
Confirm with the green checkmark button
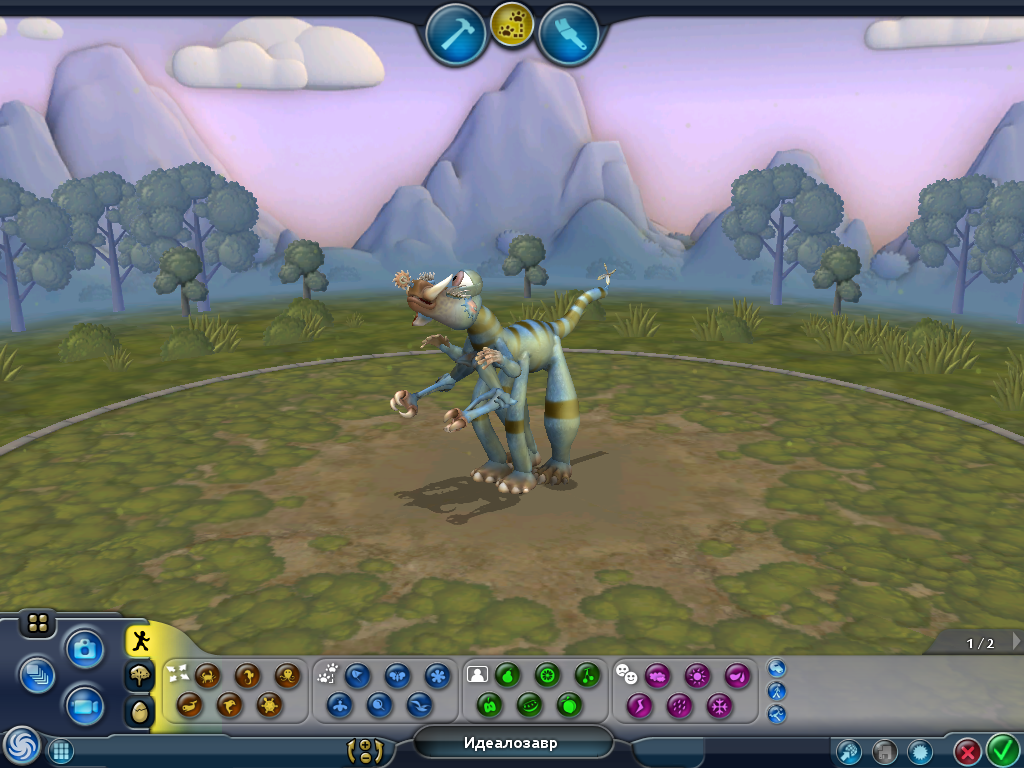coord(1002,749)
